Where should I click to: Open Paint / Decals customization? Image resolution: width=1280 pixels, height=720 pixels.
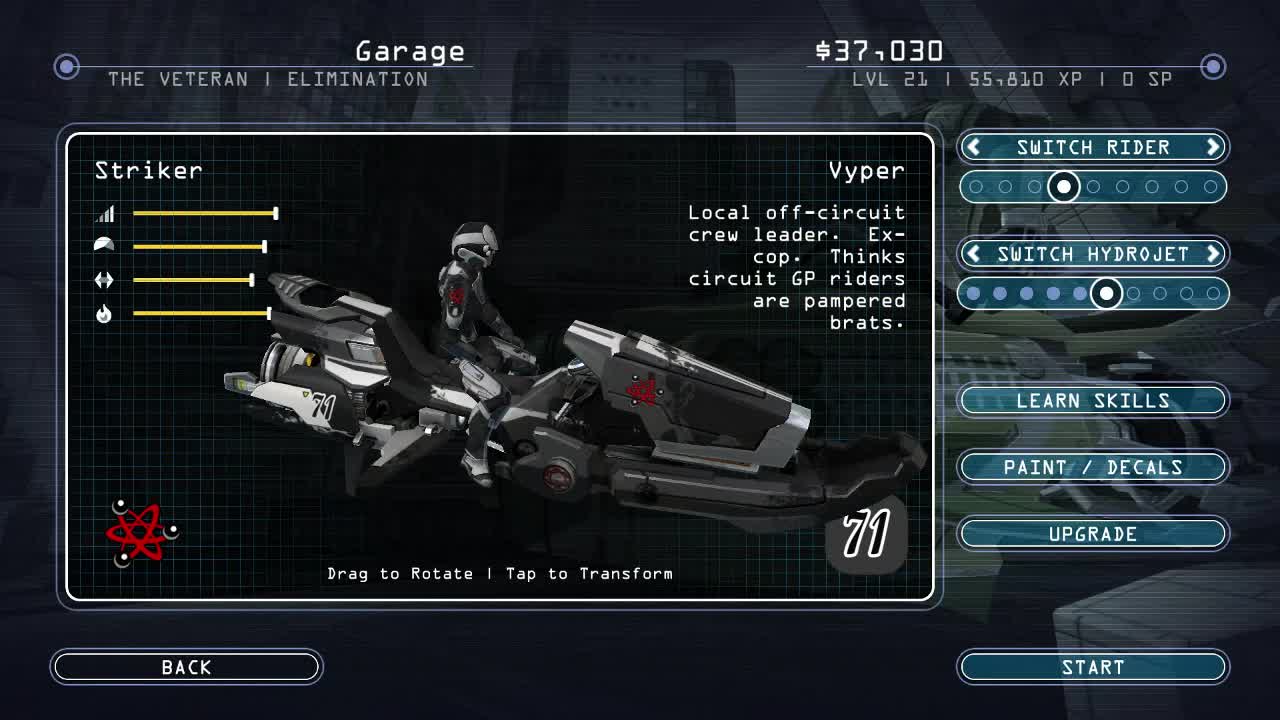tap(1092, 467)
